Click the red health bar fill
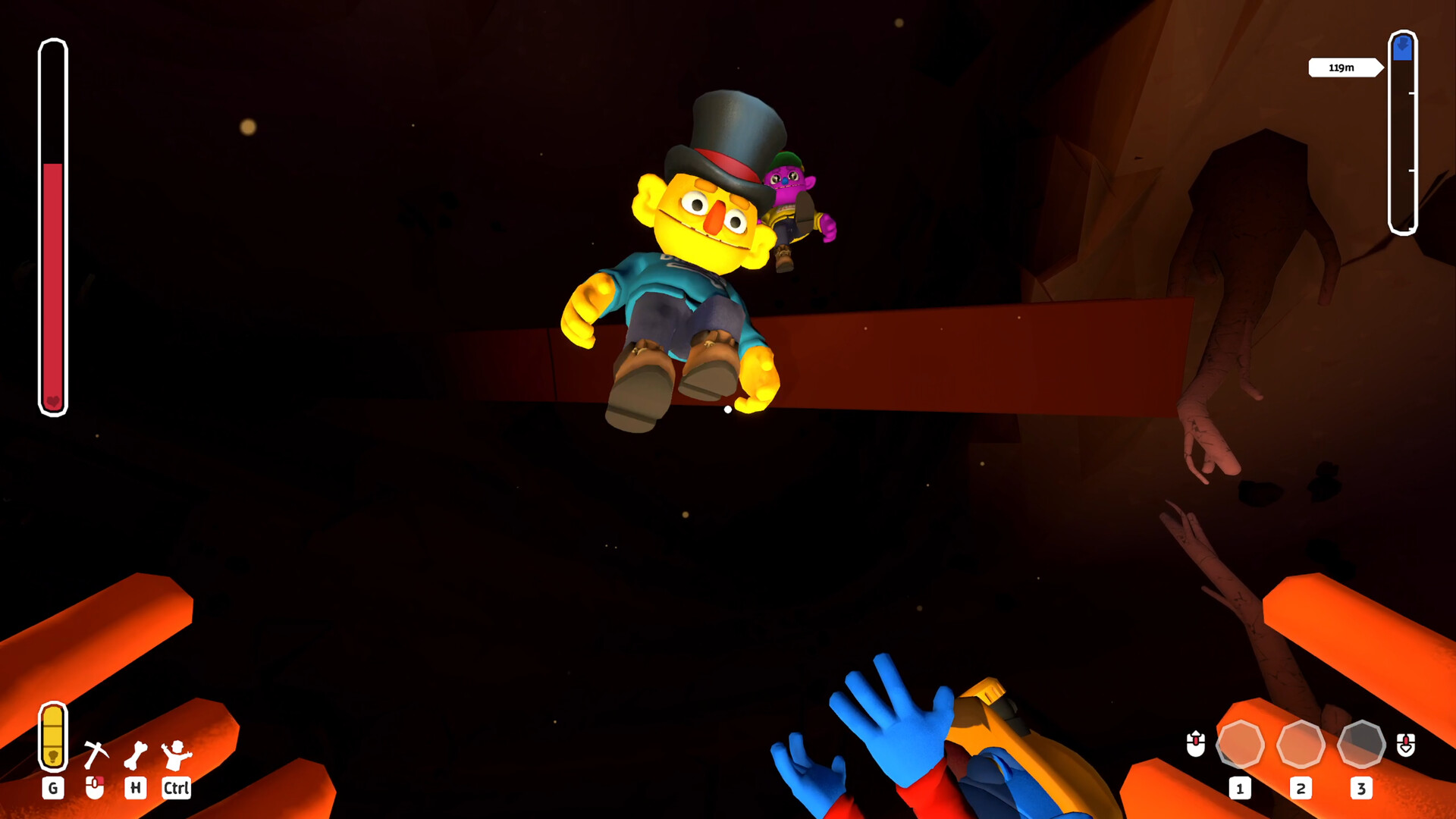 point(53,281)
